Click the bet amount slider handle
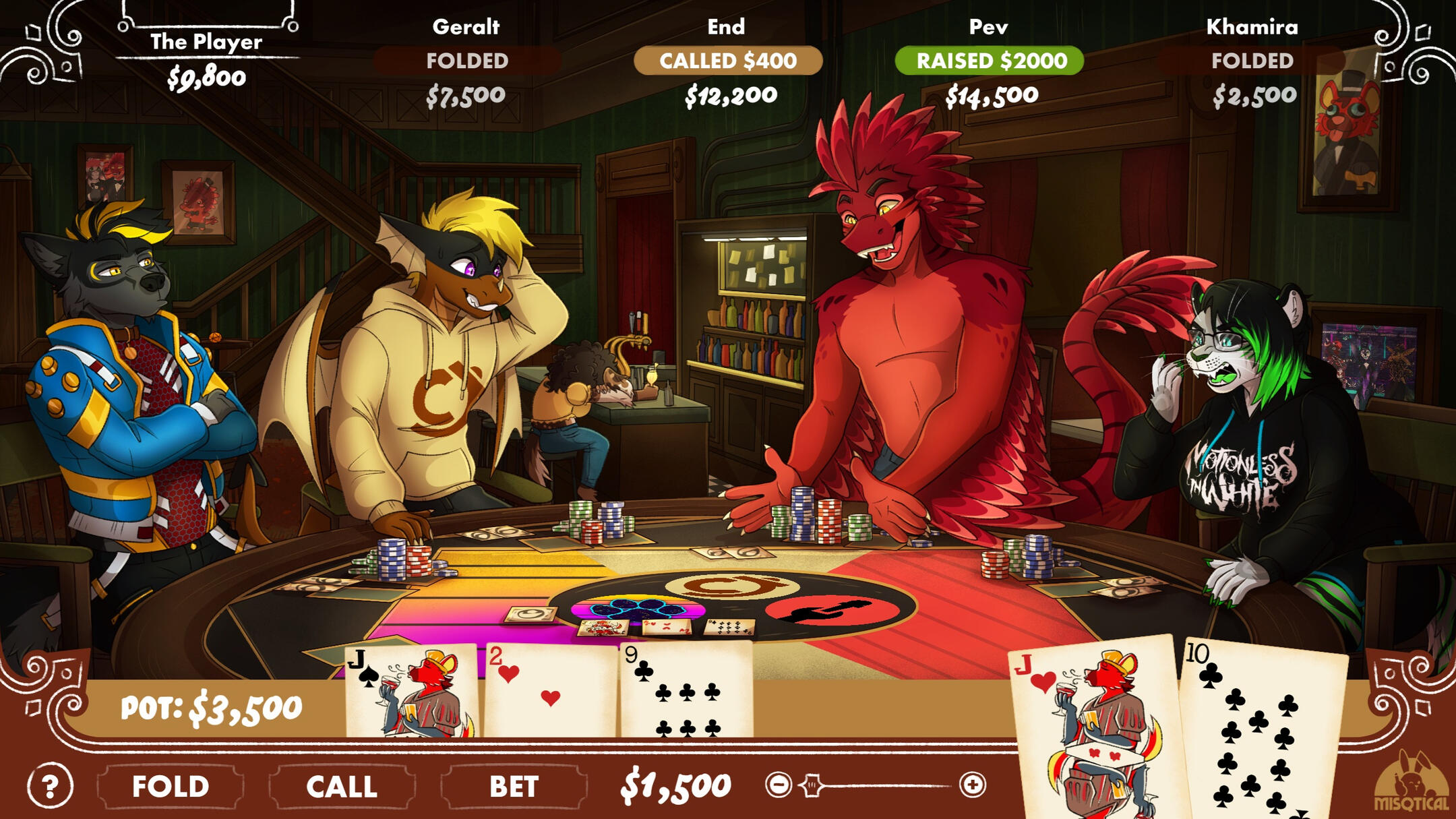Screen dimensions: 1456x819 click(x=812, y=785)
